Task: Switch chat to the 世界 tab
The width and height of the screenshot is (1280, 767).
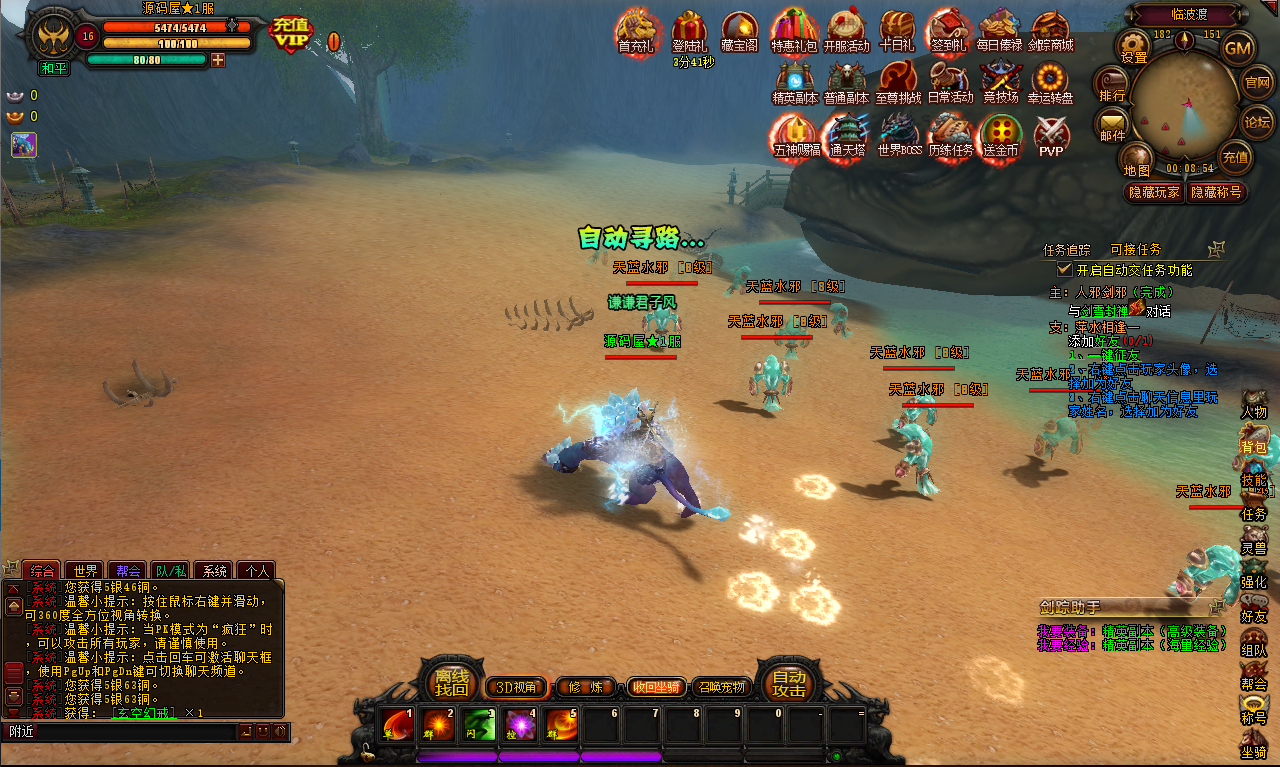Action: pyautogui.click(x=87, y=571)
